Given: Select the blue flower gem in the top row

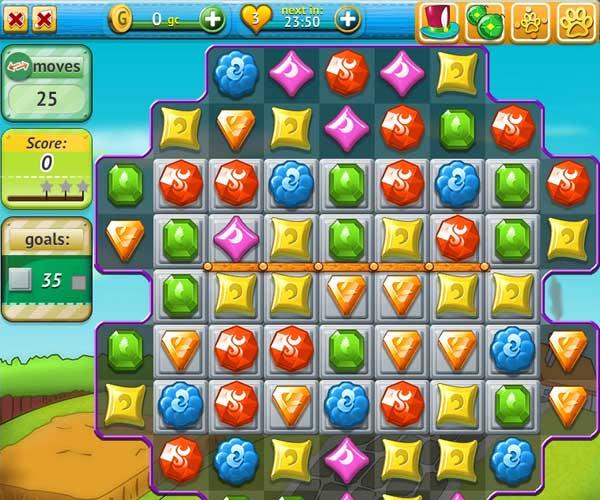Looking at the screenshot, I should (x=236, y=72).
